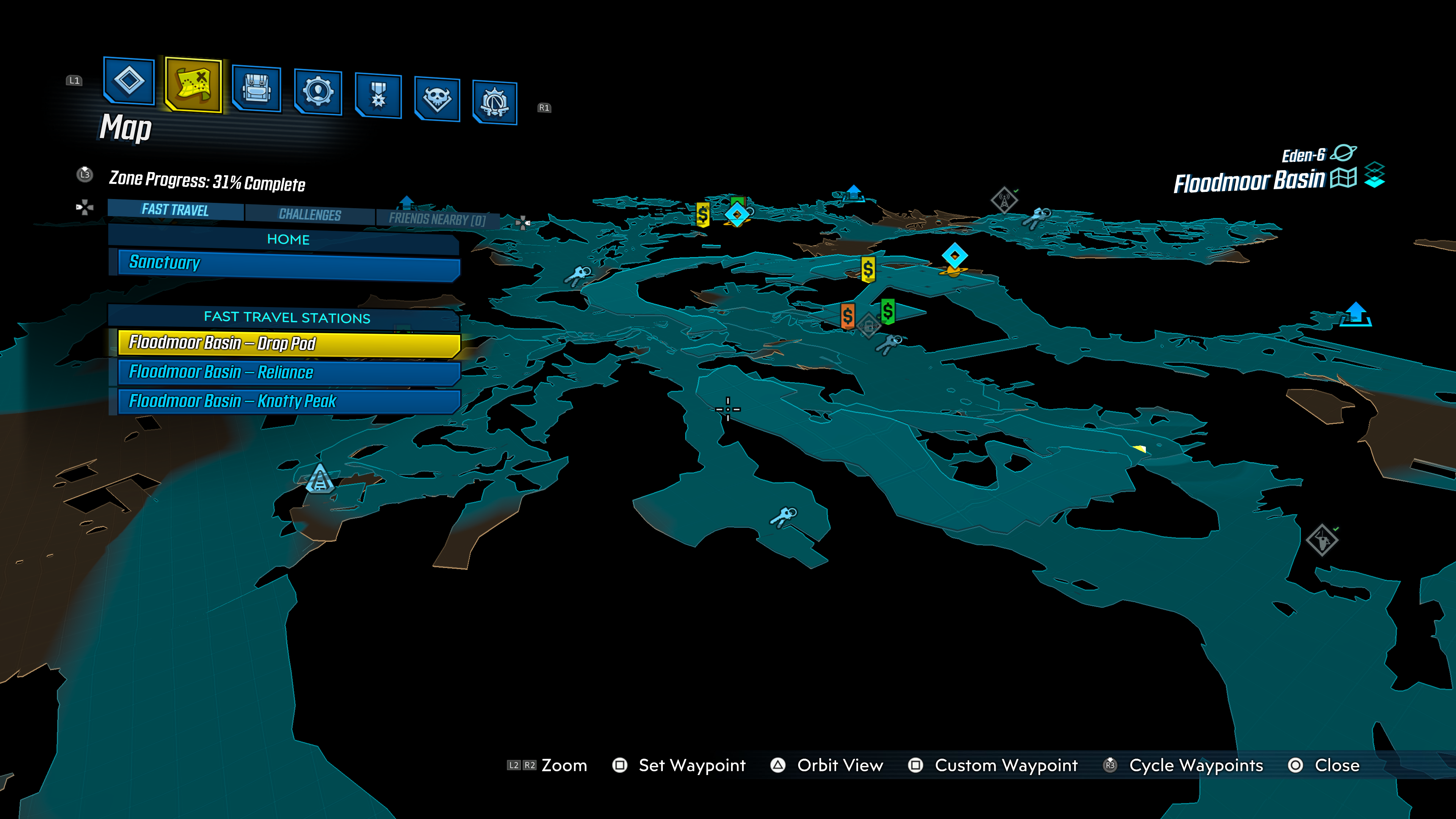Viewport: 1456px width, 819px height.
Task: Select the green dollar vending machine marker
Action: click(x=887, y=311)
